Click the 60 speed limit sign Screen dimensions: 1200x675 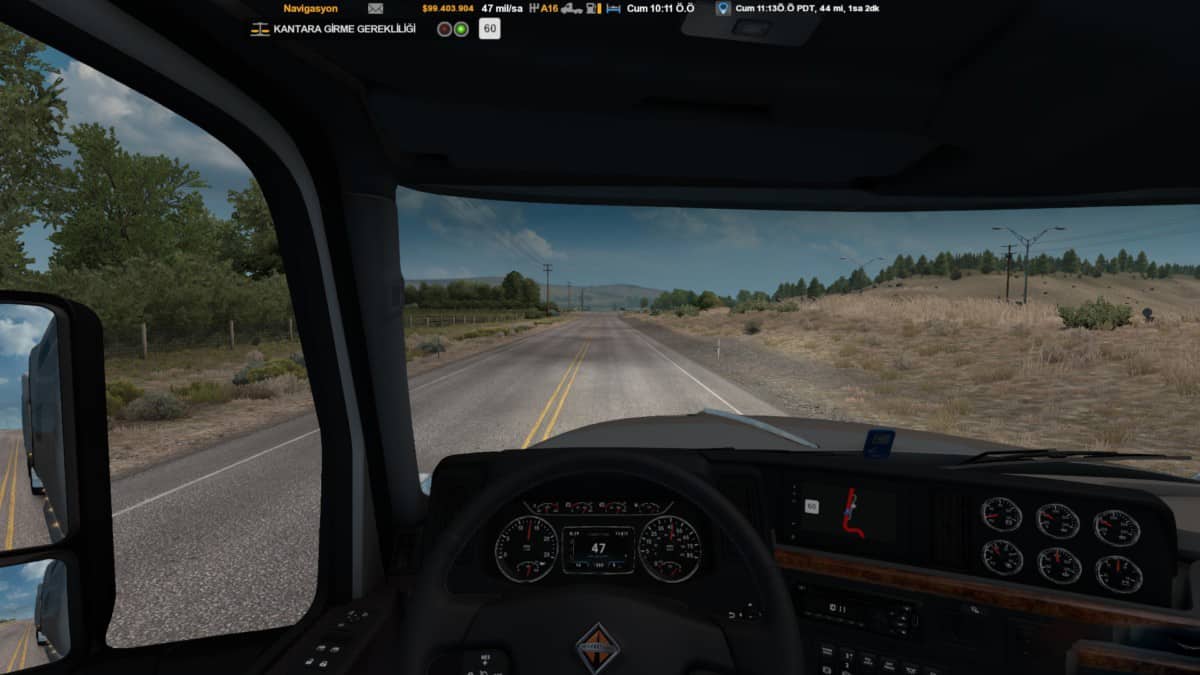pos(490,29)
